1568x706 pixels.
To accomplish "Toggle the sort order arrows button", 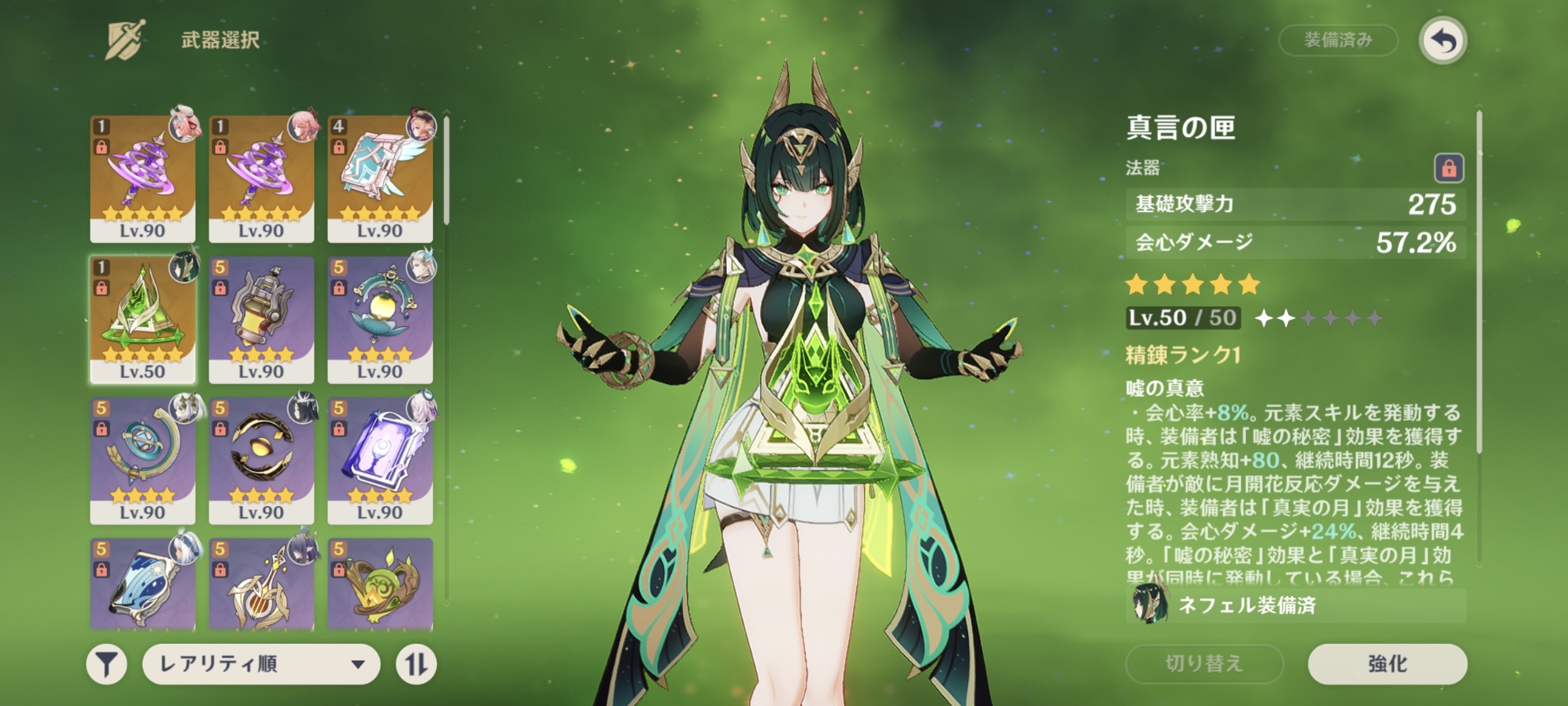I will click(416, 665).
